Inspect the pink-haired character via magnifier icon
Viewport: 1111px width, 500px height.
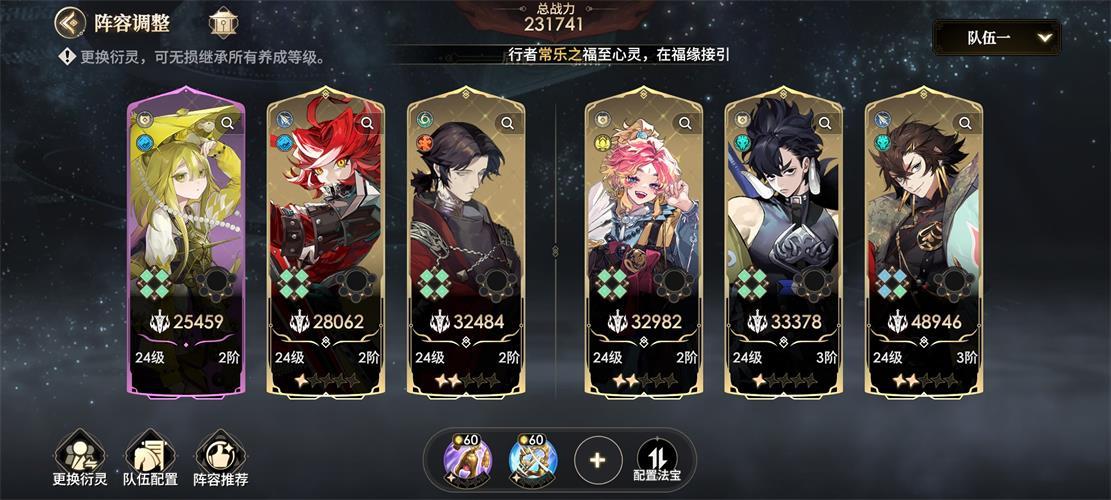tap(686, 123)
